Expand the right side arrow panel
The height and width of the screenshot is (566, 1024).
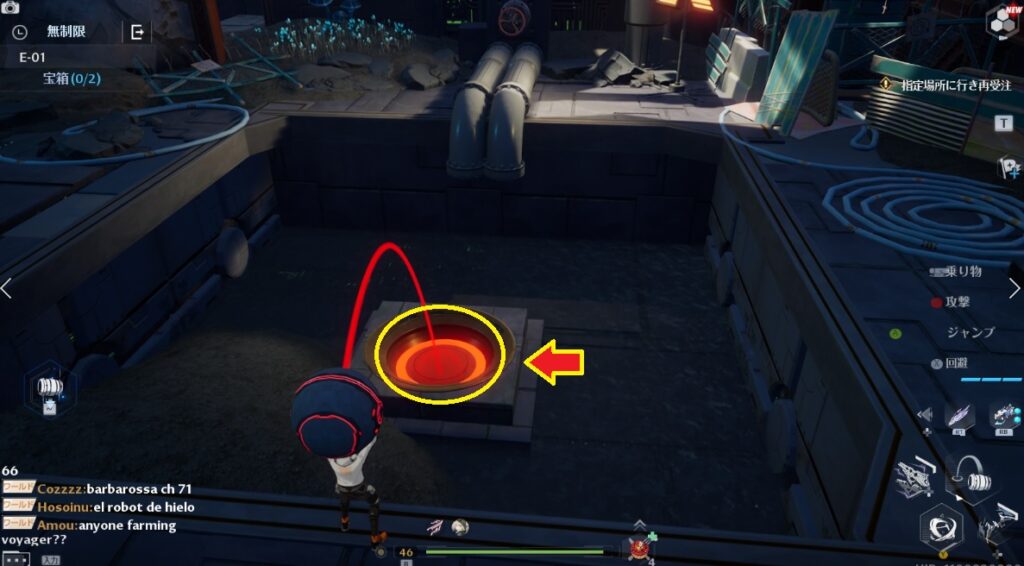1016,288
